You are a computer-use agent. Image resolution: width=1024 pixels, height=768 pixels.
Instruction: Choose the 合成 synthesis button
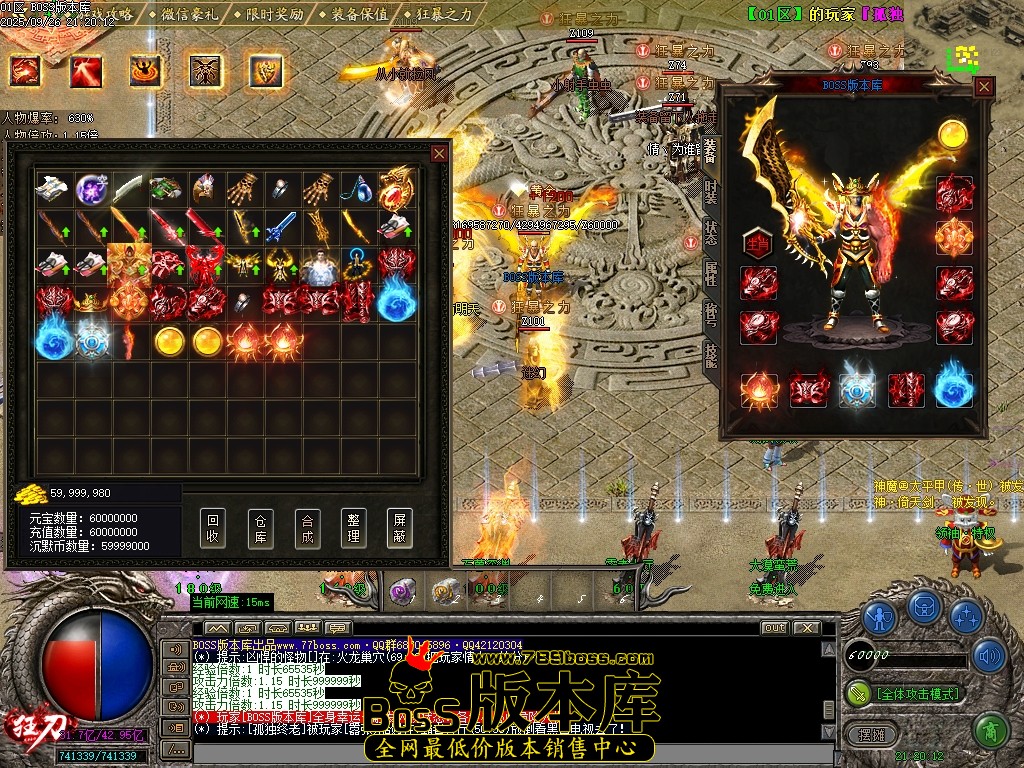tap(307, 527)
